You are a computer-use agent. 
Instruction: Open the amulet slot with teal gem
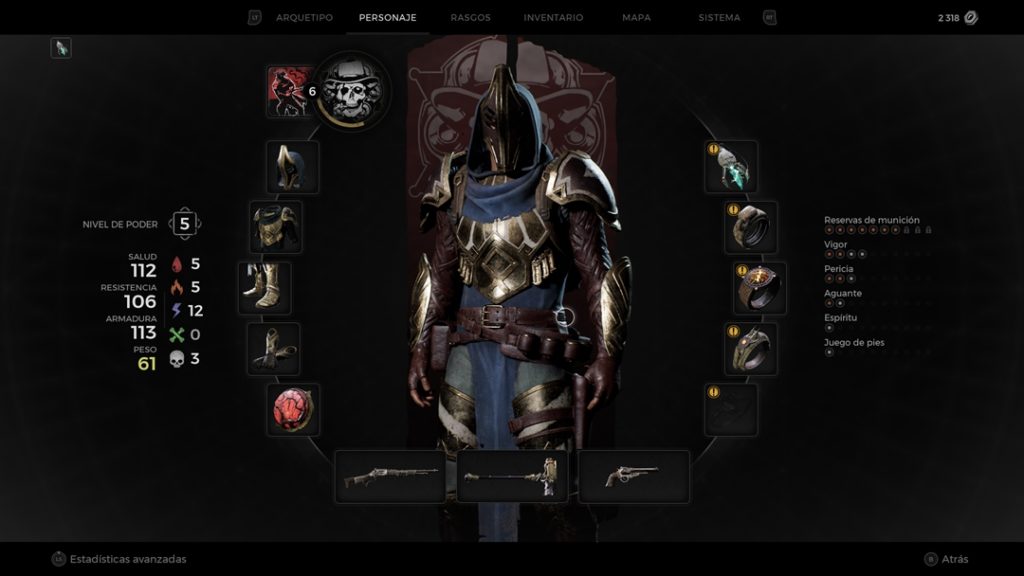[x=731, y=167]
